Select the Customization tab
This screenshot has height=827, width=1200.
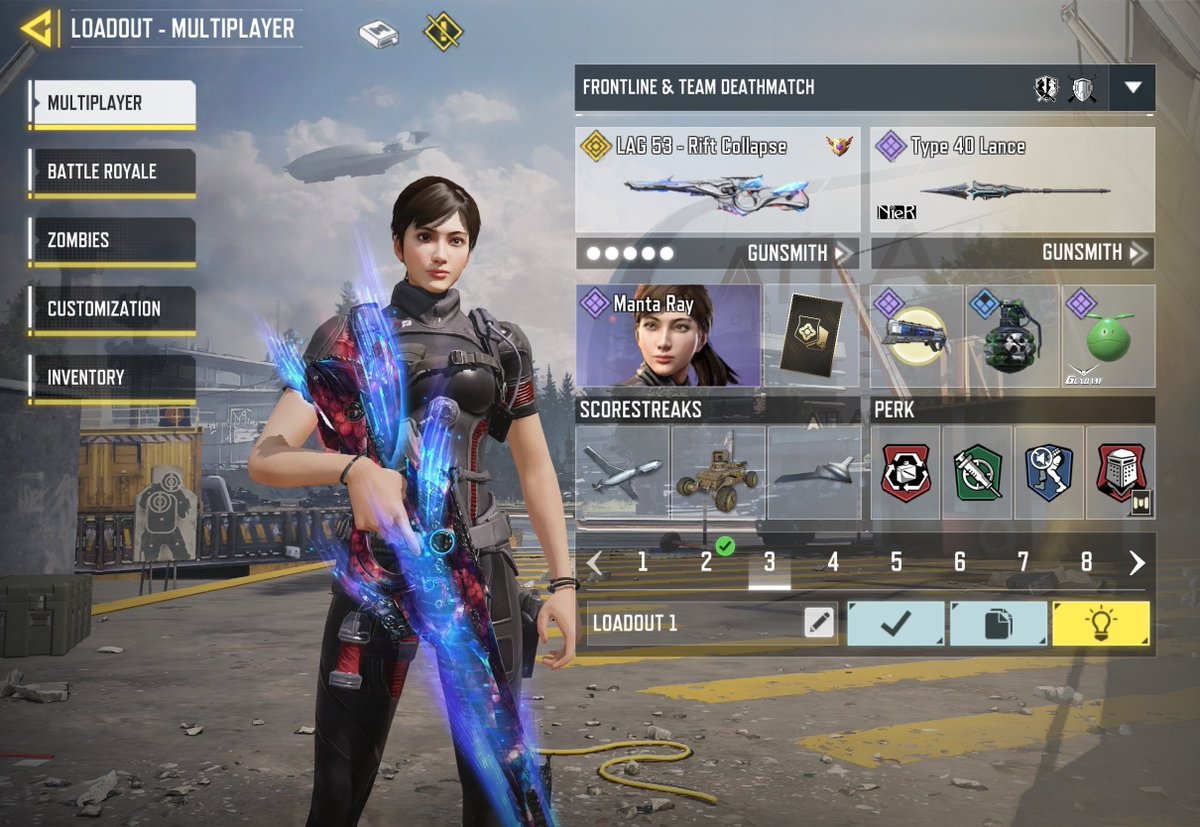[112, 309]
